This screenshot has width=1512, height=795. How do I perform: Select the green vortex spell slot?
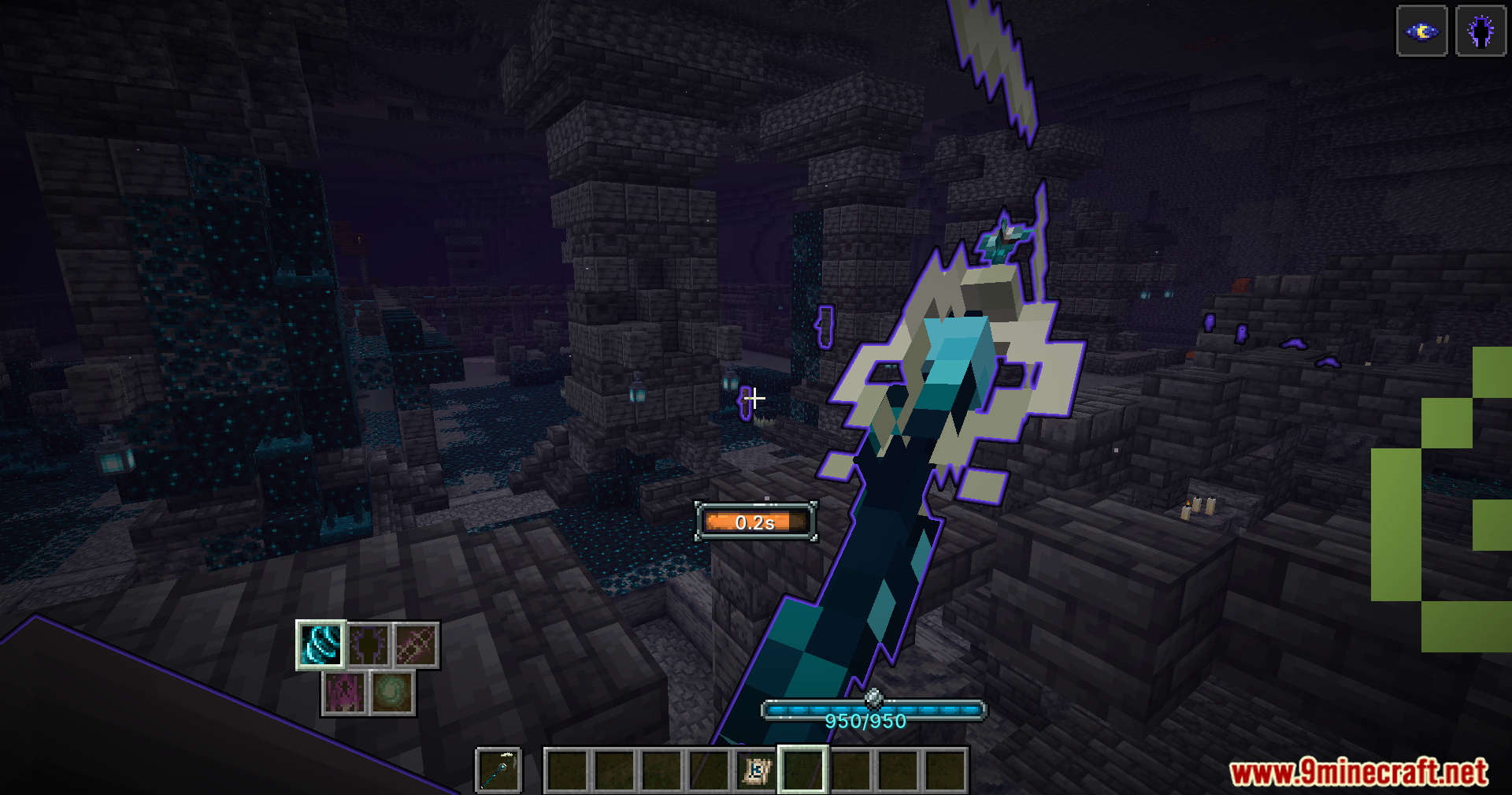pos(392,693)
